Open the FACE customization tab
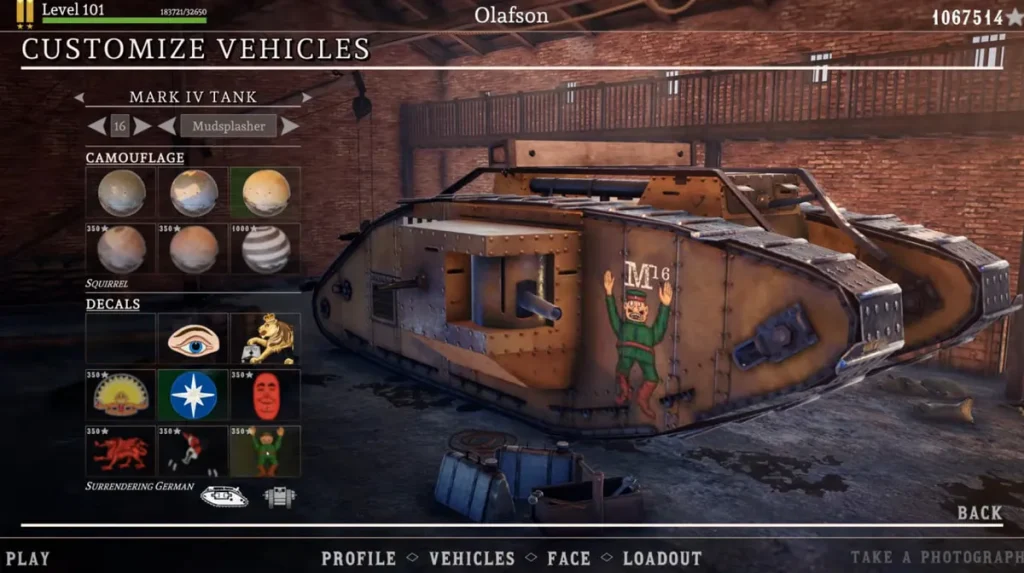 click(569, 559)
